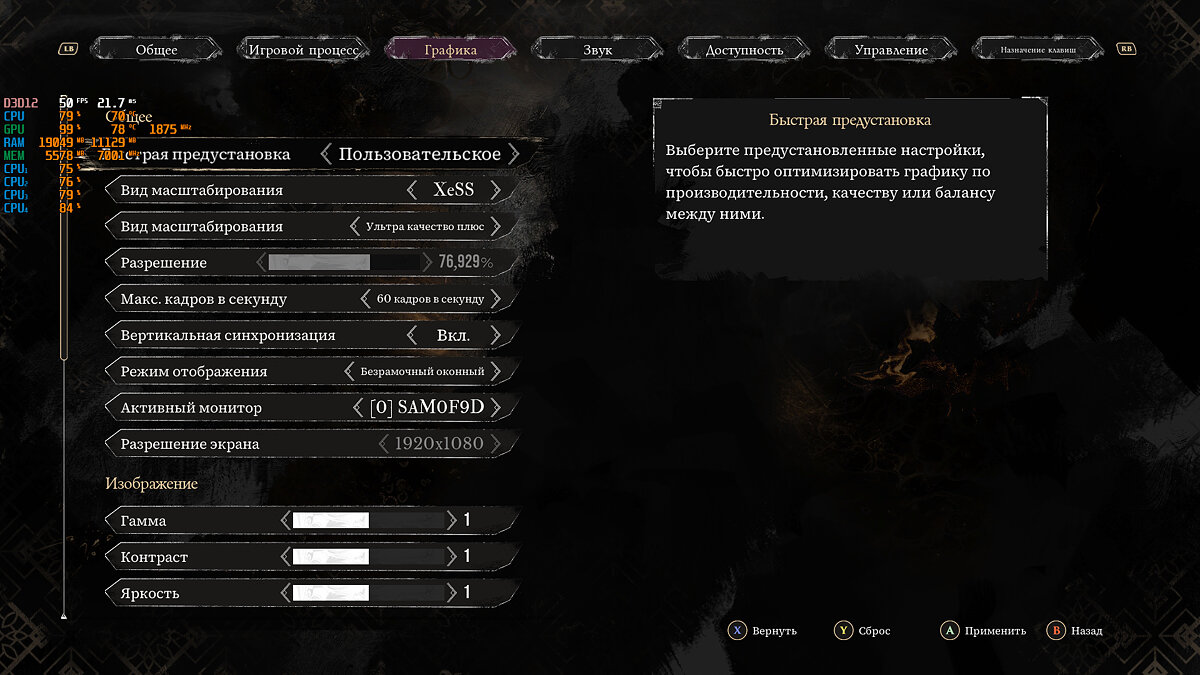Open the Игровой процесс tab
The image size is (1200, 675).
[x=303, y=49]
